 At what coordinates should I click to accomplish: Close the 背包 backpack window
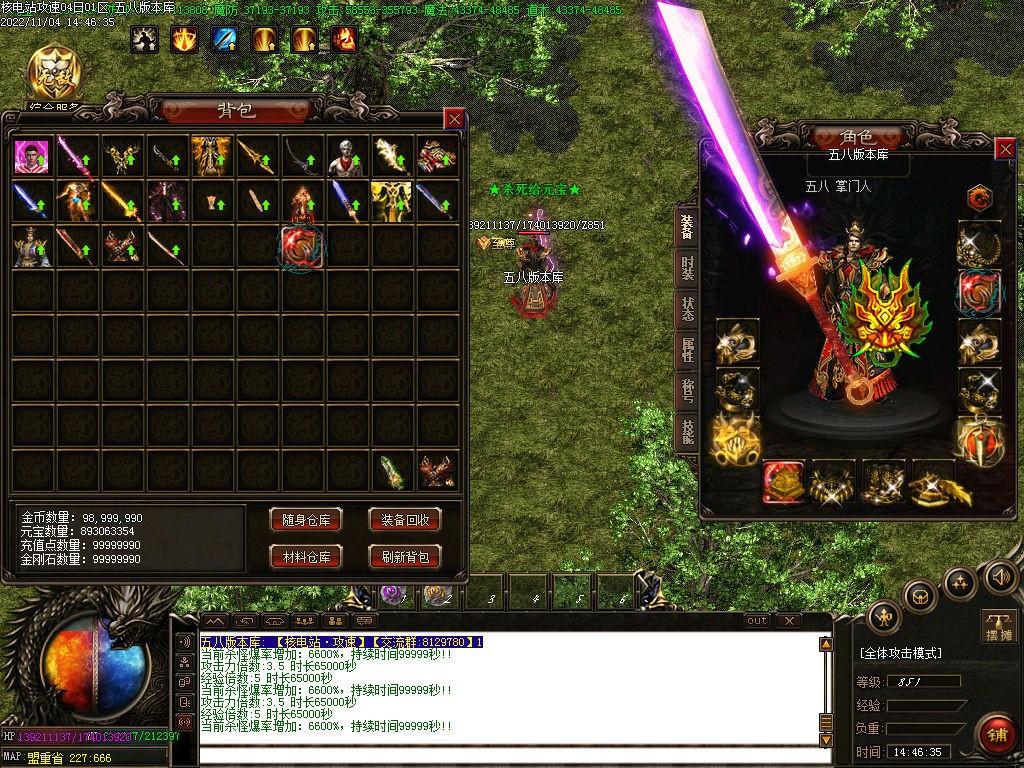click(x=454, y=119)
